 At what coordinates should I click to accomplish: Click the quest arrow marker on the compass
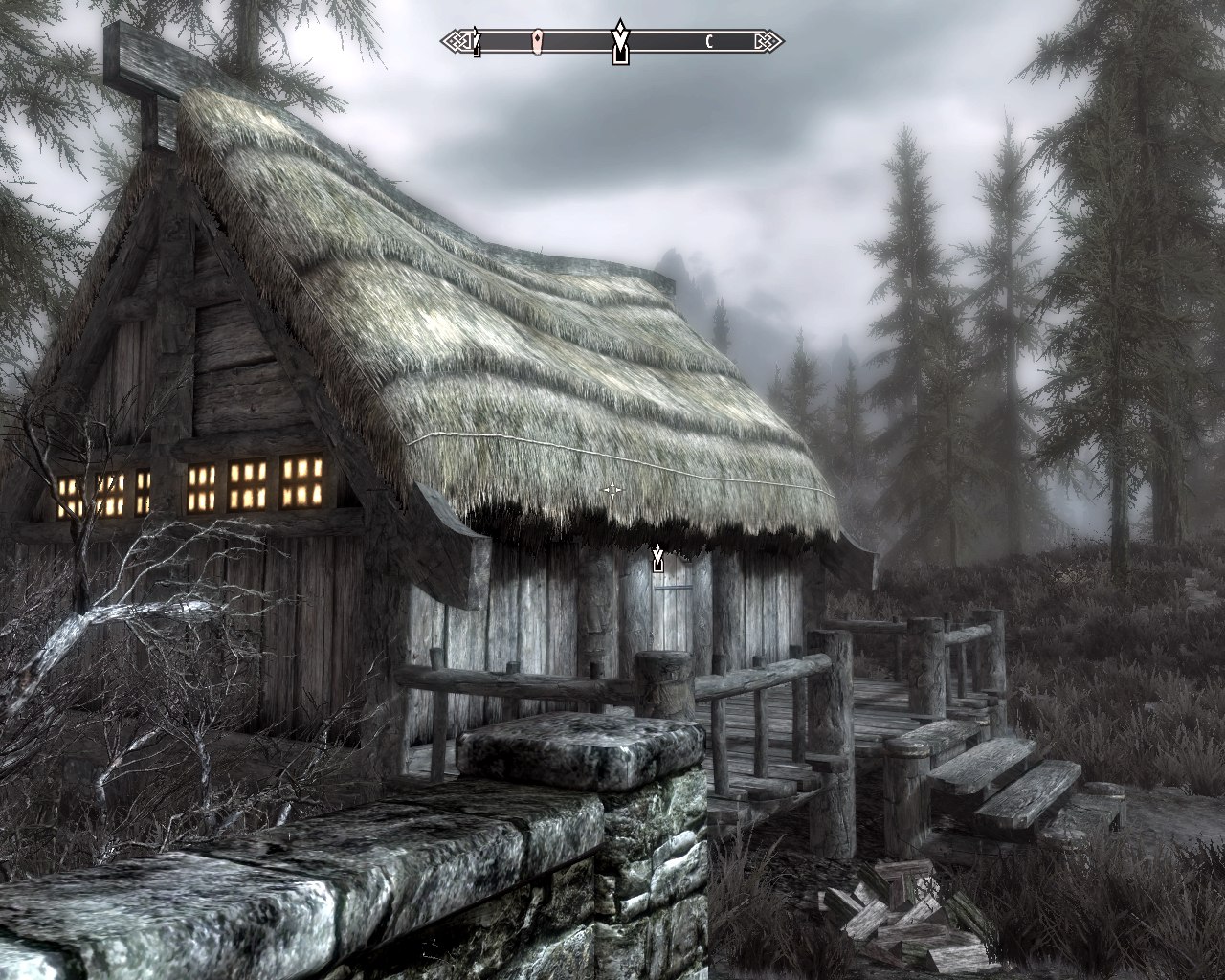(x=620, y=41)
